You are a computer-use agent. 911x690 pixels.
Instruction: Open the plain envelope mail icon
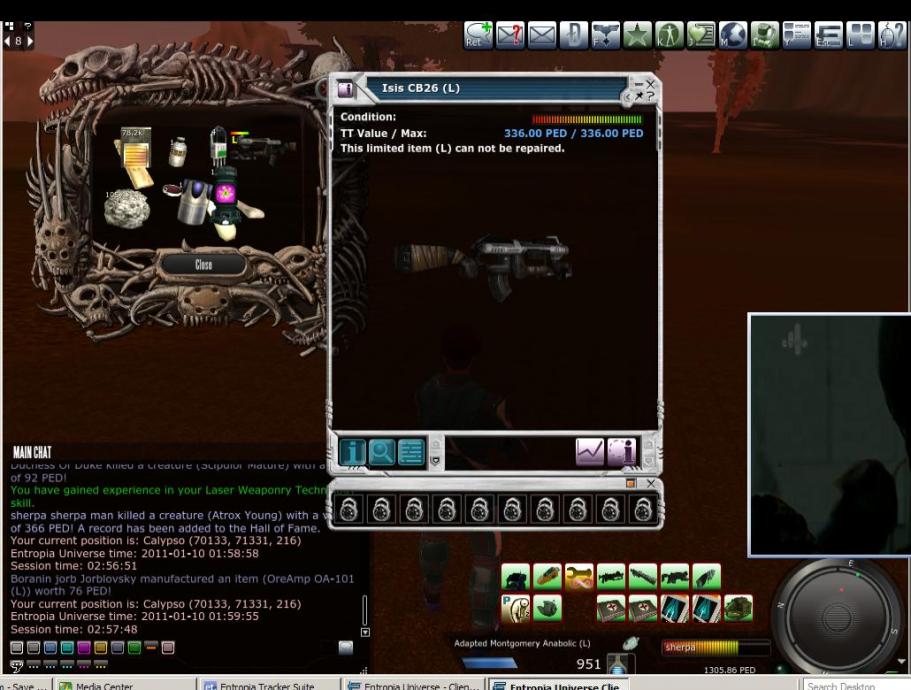tap(542, 35)
